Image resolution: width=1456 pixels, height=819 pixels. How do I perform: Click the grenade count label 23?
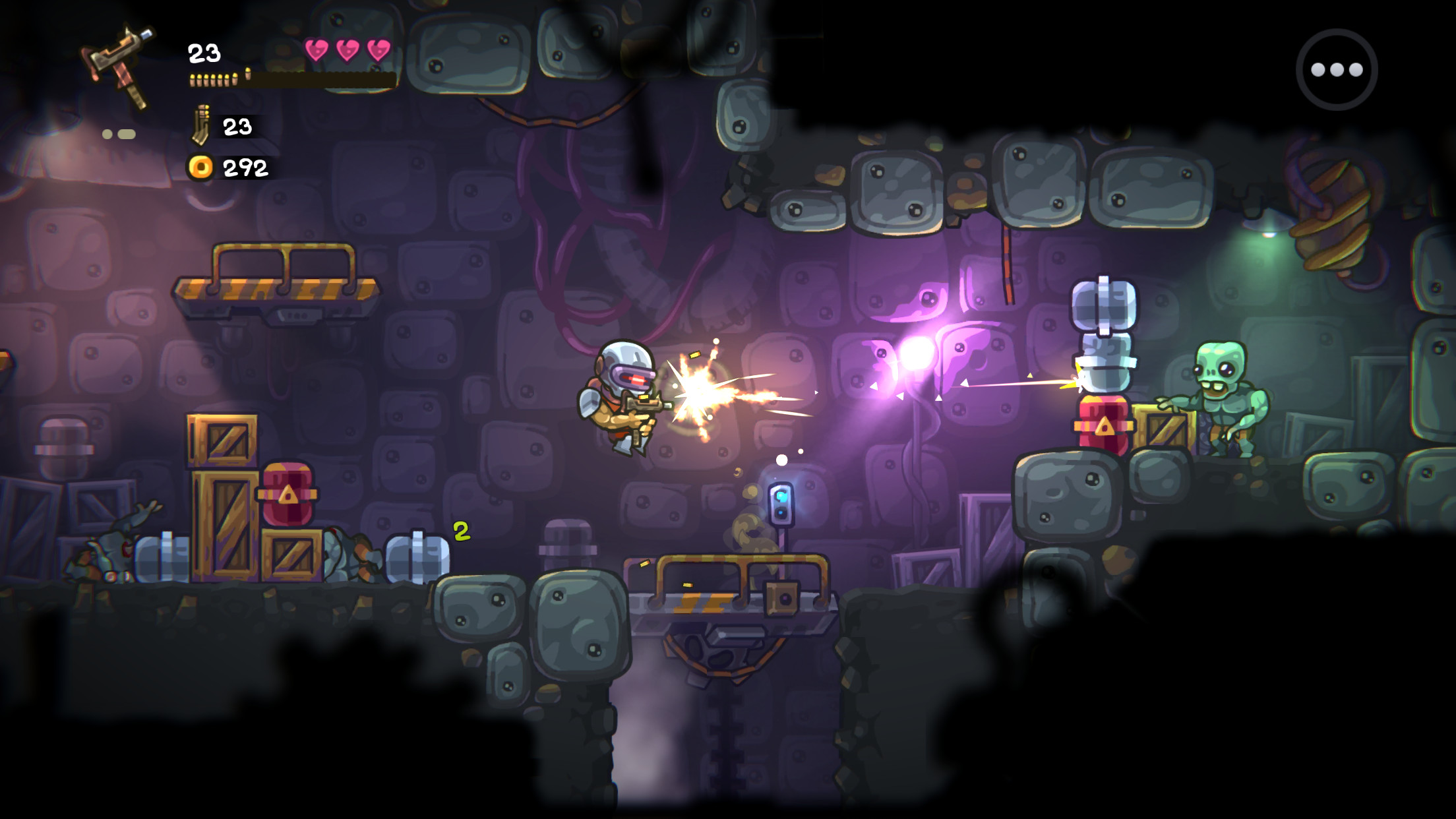(237, 127)
